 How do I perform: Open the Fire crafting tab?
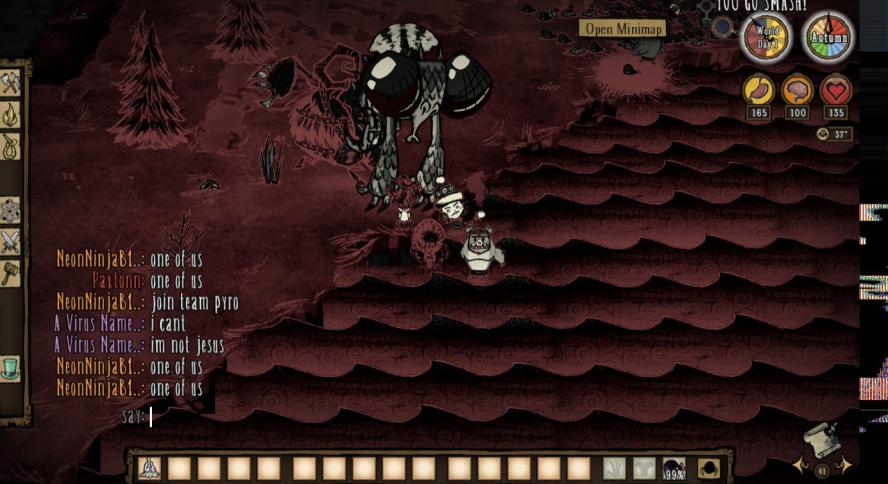pos(11,117)
